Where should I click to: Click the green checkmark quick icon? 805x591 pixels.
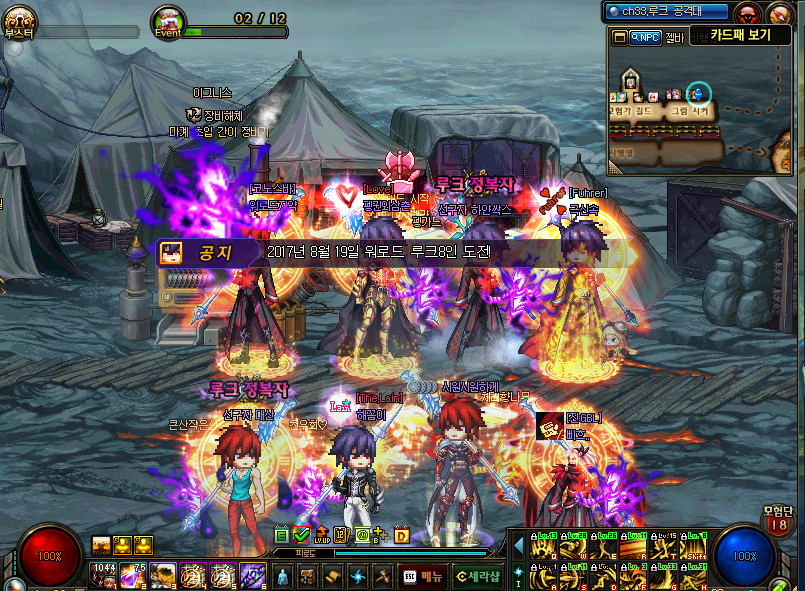[x=302, y=536]
